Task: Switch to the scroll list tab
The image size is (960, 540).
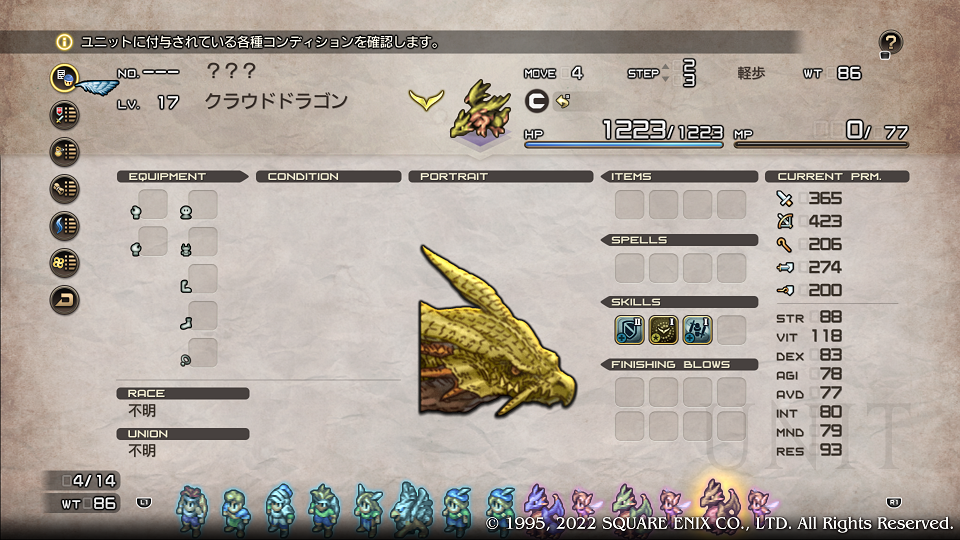Action: [64, 188]
